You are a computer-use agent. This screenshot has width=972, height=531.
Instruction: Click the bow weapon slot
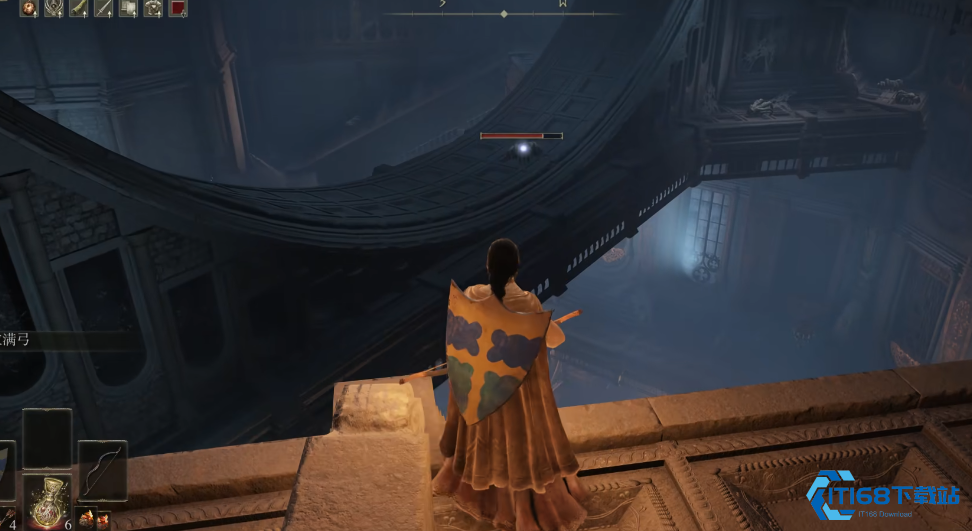[x=102, y=470]
